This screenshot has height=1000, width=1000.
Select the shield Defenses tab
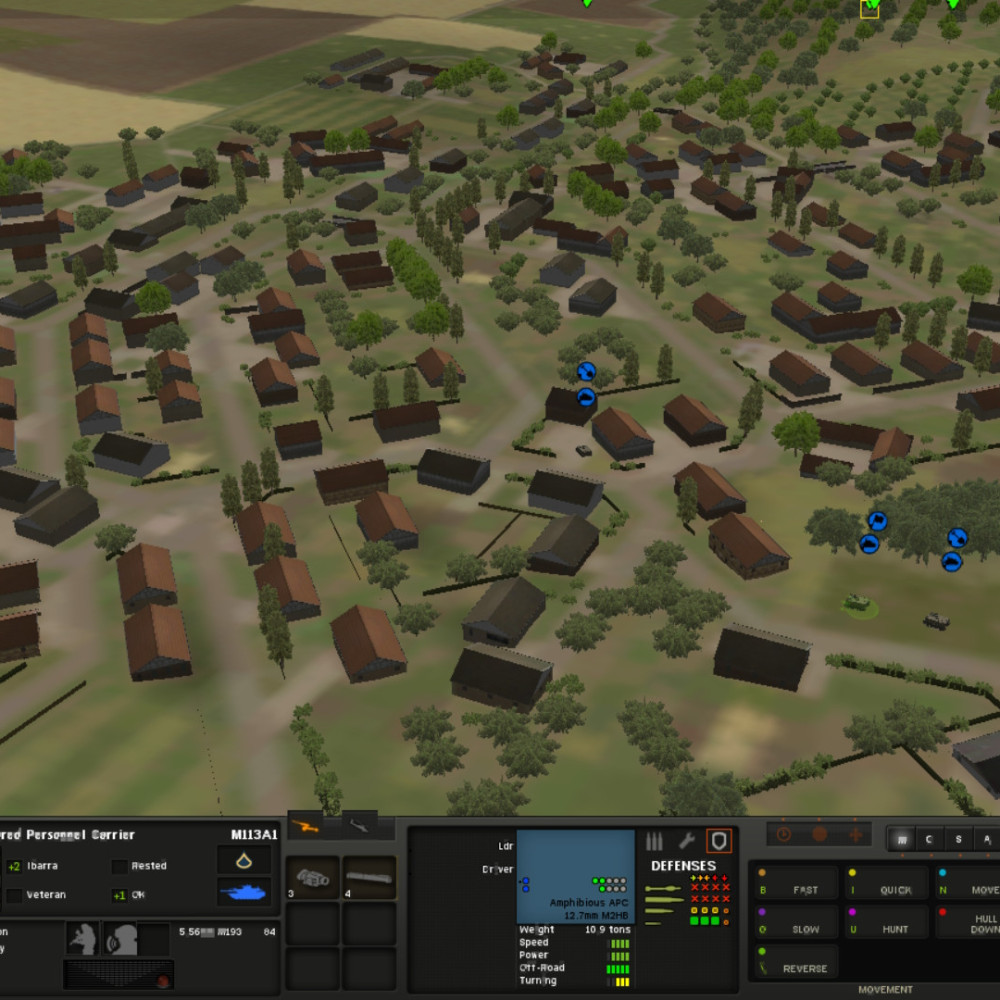click(x=719, y=841)
